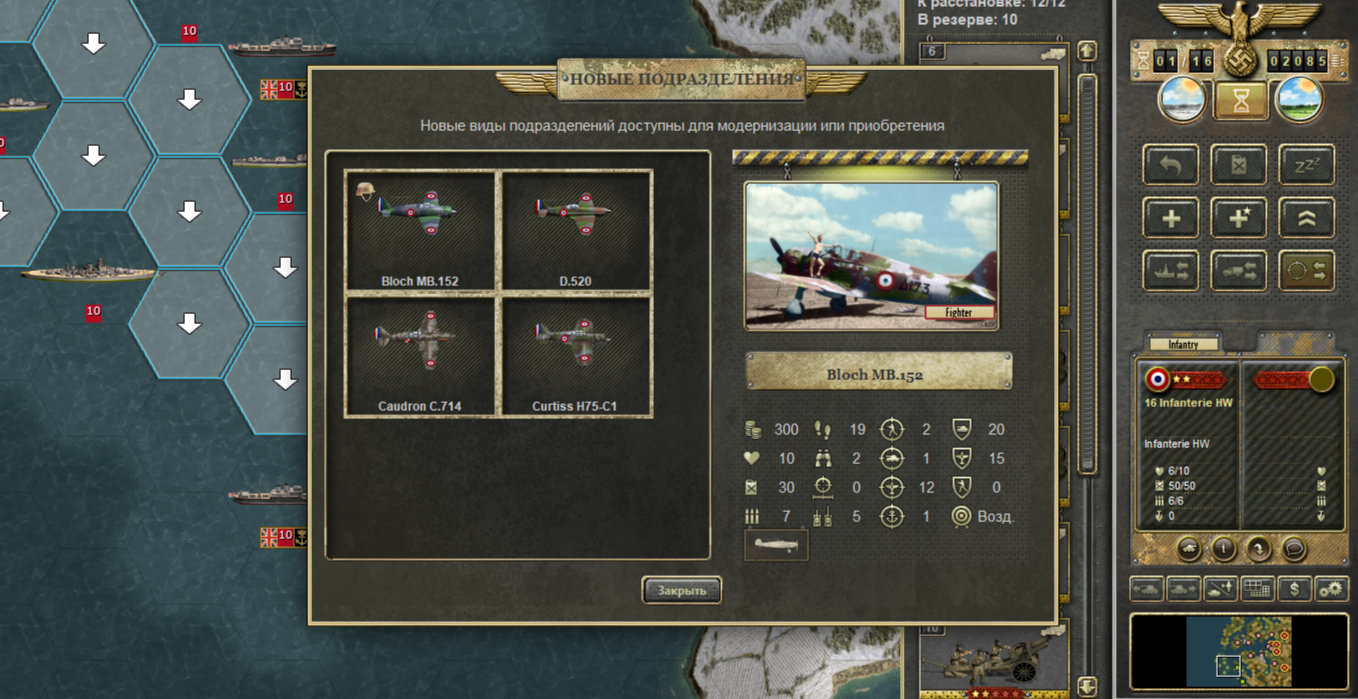Close the new units dialog
Viewport: 1358px width, 699px height.
pos(681,590)
